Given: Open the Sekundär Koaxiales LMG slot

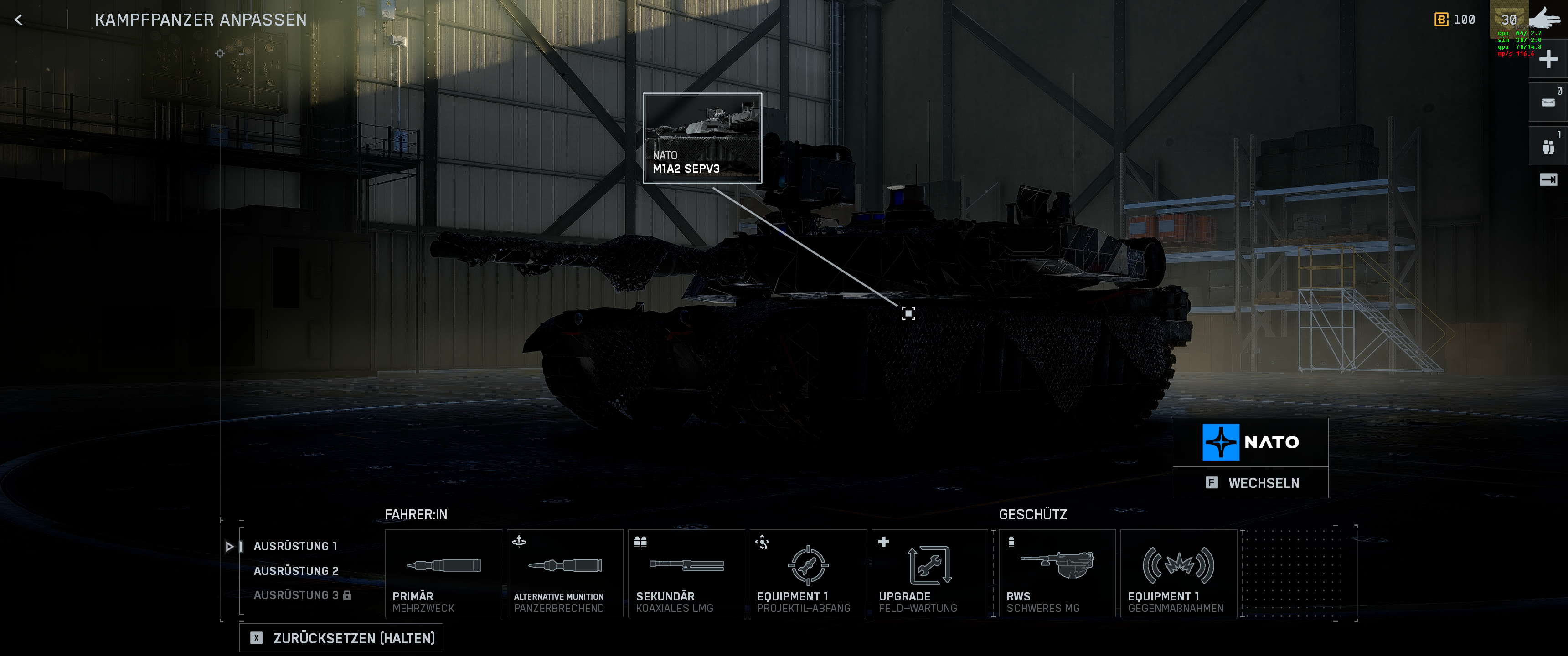Looking at the screenshot, I should click(x=686, y=573).
